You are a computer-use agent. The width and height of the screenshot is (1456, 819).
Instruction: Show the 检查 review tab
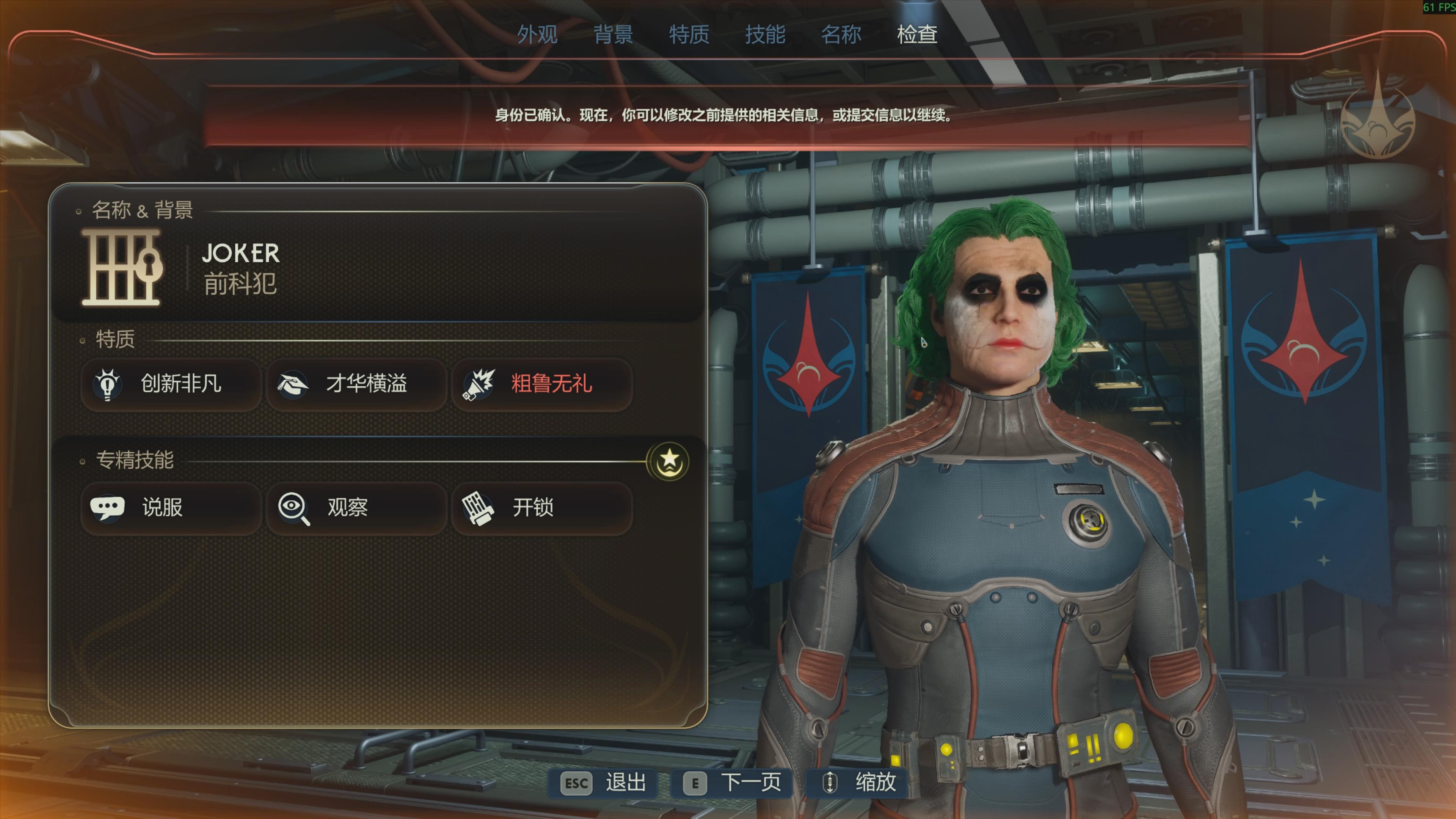(x=917, y=35)
